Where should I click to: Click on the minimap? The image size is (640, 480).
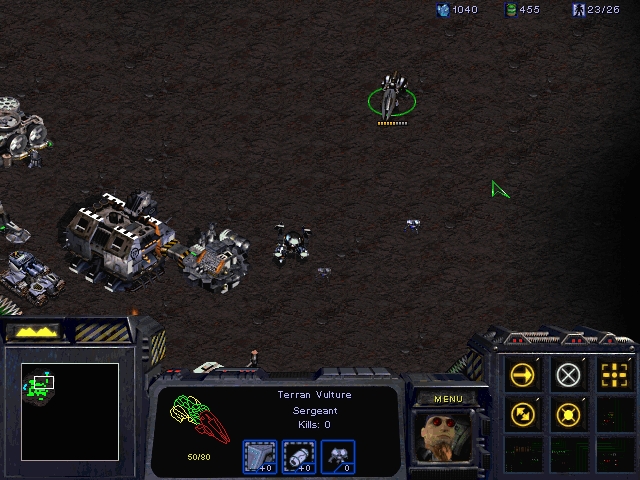70,411
